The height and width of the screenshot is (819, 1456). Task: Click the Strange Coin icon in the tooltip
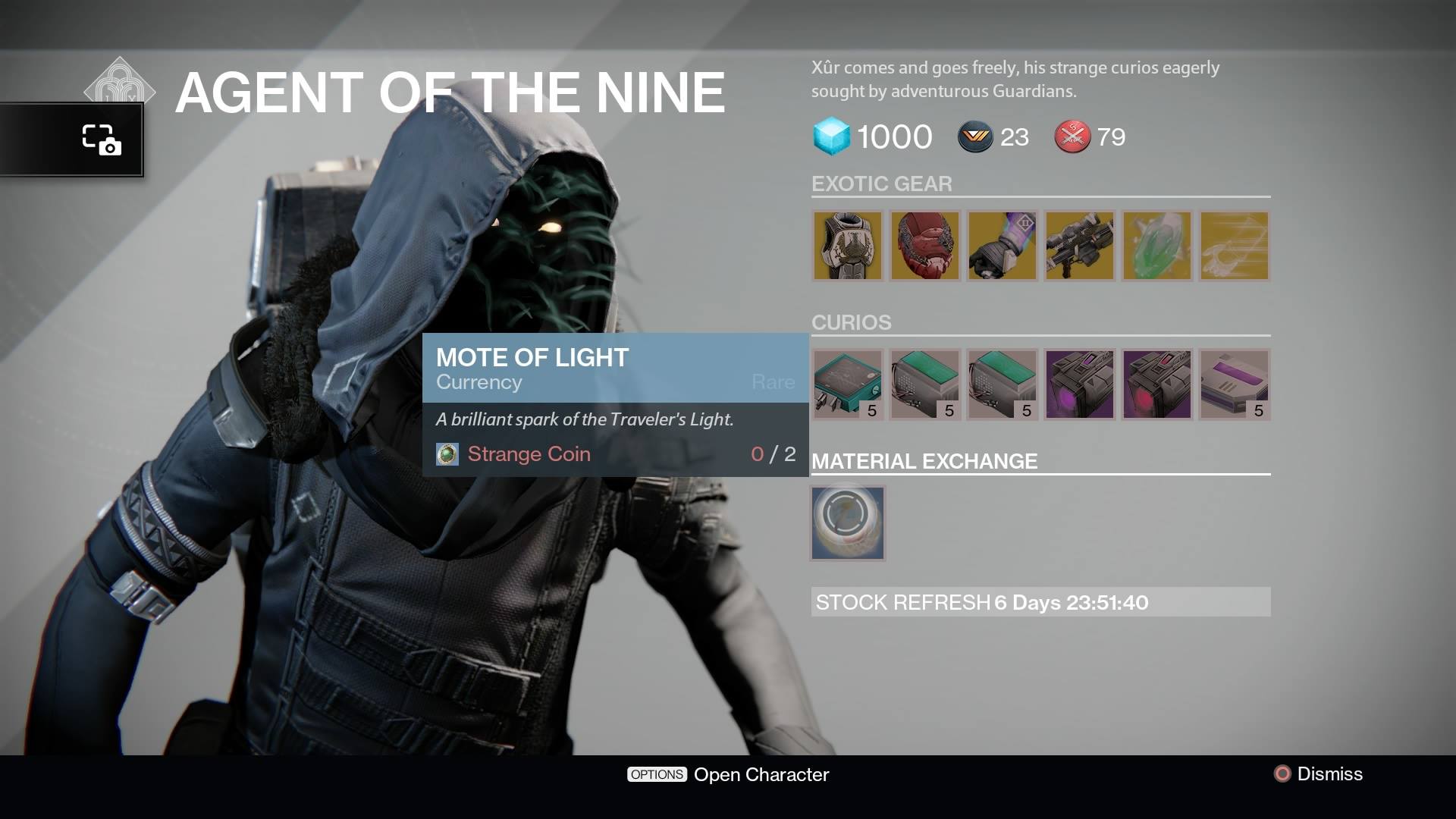tap(449, 453)
